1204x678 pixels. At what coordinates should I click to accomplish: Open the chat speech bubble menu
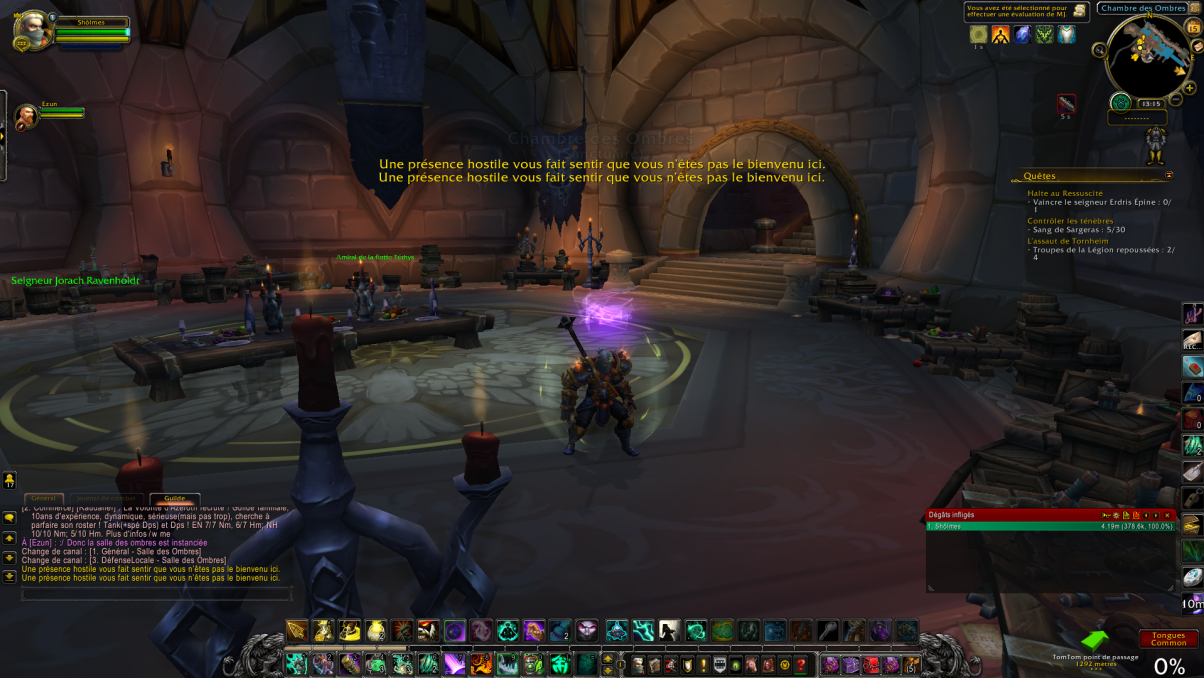tap(9, 518)
